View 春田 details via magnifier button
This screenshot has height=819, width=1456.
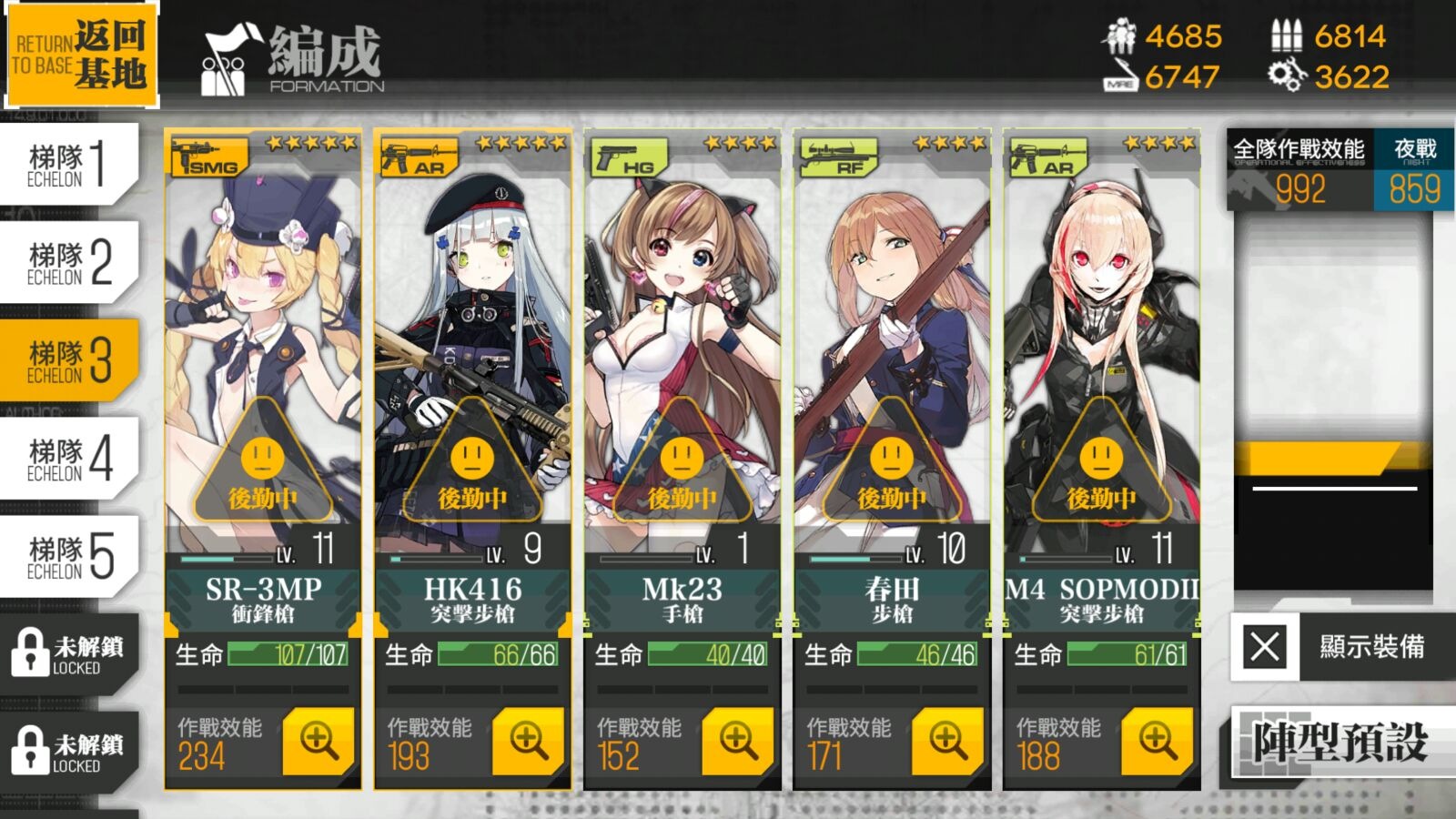[x=947, y=742]
